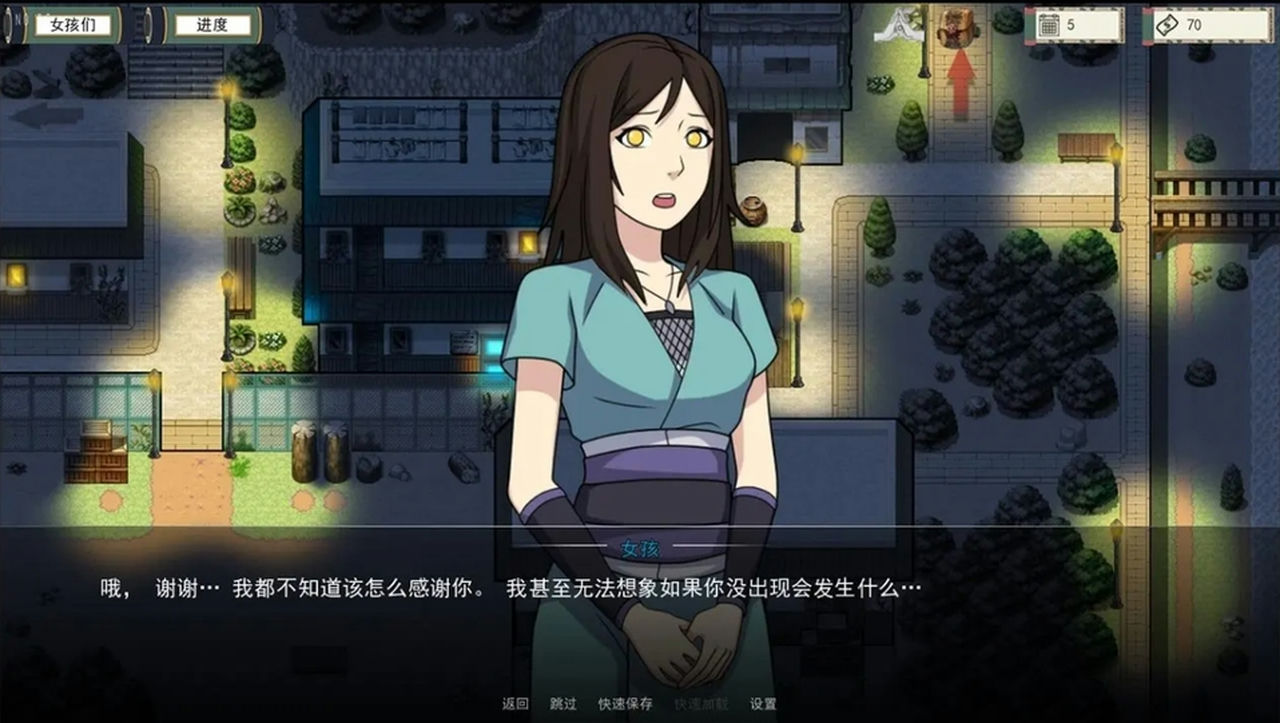Open 设置 (Settings) from the bottom menu
Viewport: 1280px width, 723px height.
764,704
